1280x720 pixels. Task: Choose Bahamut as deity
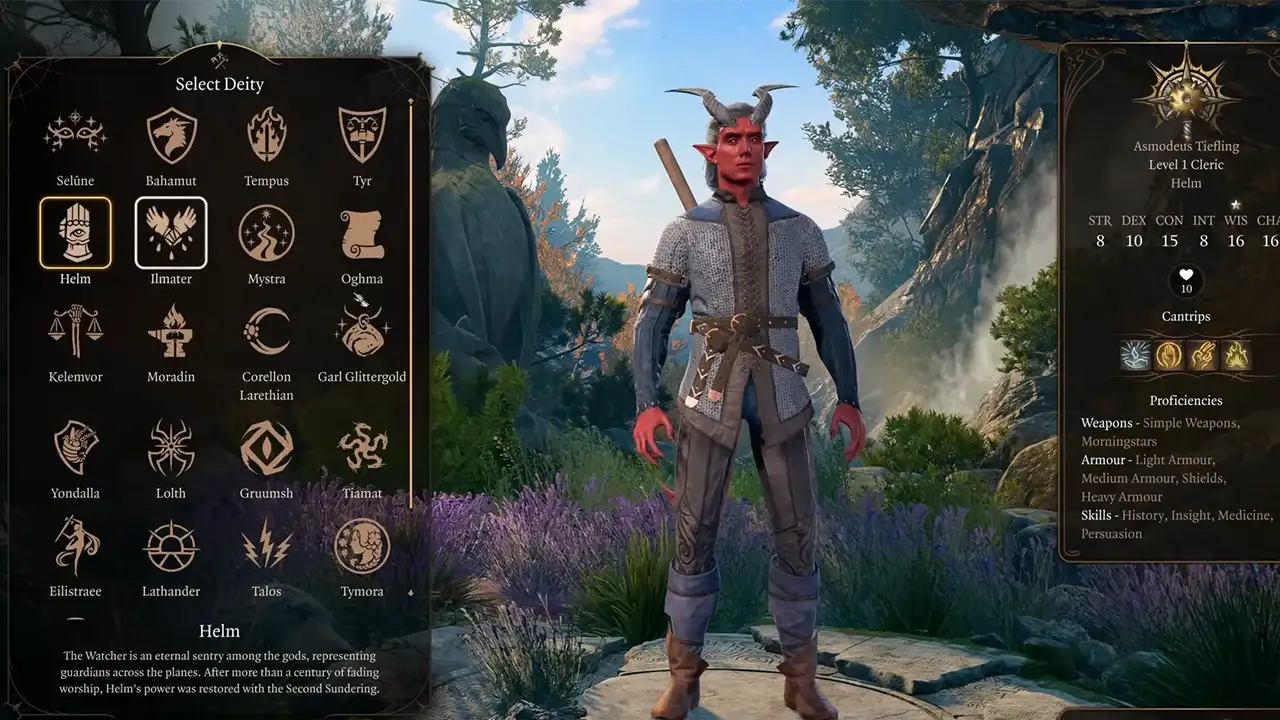(x=171, y=135)
